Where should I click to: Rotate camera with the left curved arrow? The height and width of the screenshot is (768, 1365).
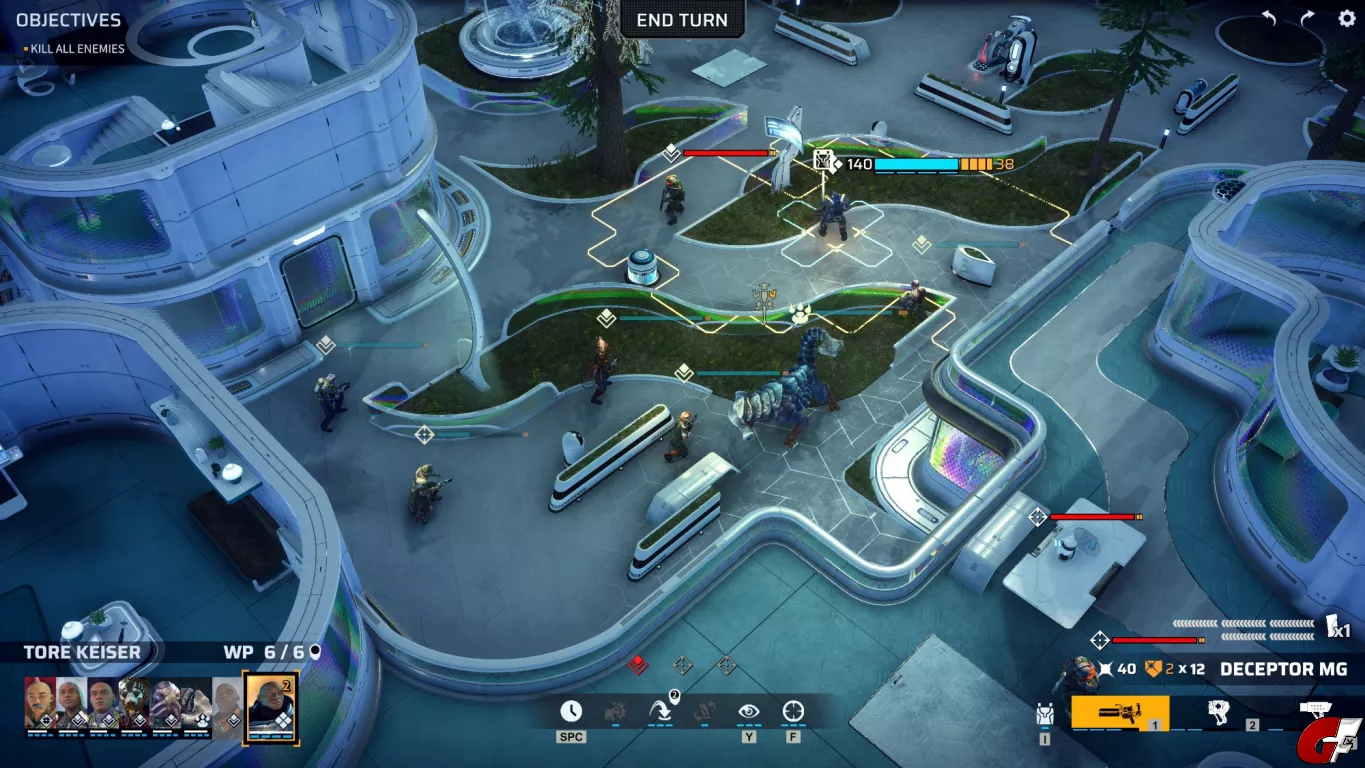(1269, 19)
